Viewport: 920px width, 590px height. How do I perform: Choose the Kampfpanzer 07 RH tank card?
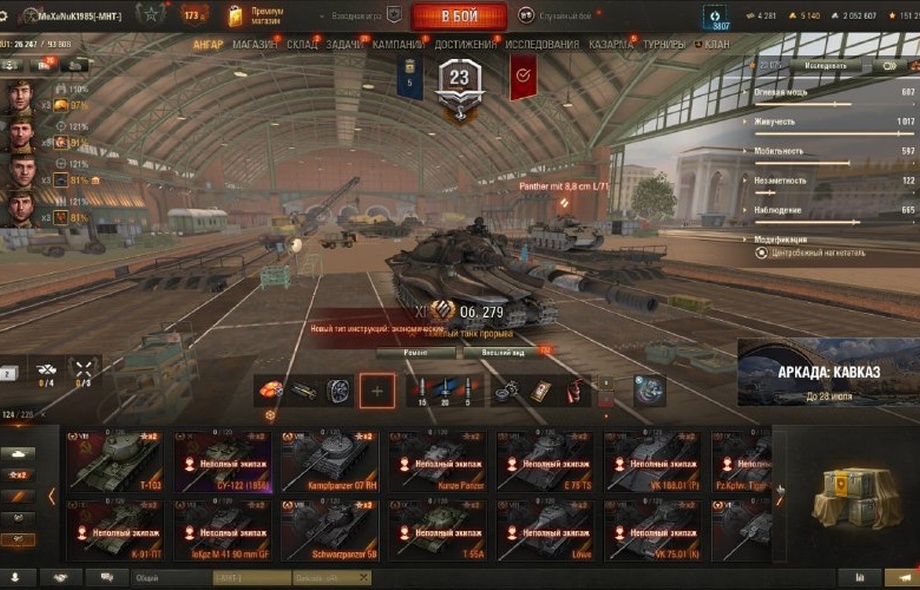click(330, 463)
